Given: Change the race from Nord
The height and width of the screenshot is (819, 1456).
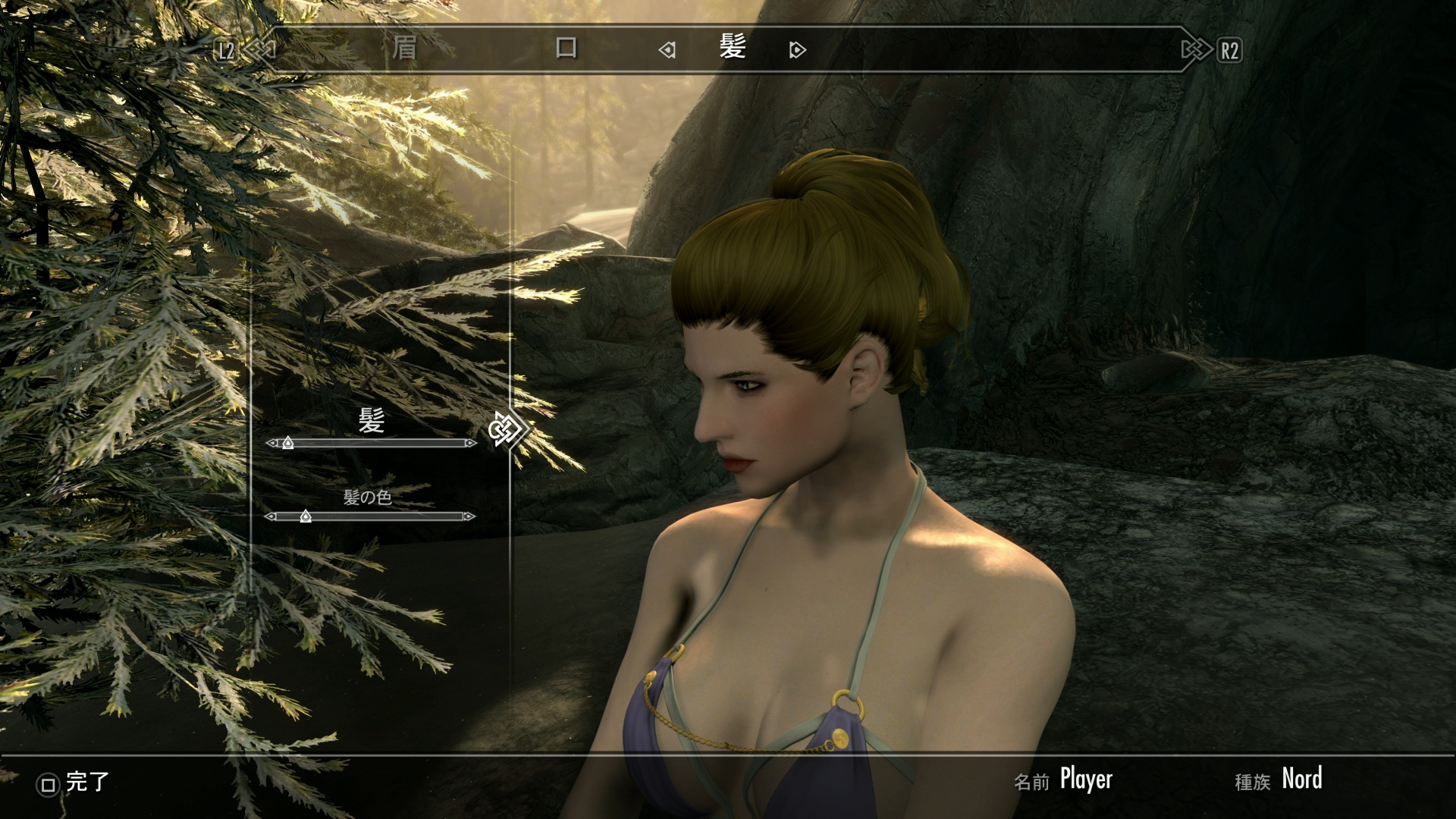Looking at the screenshot, I should click(x=1301, y=779).
